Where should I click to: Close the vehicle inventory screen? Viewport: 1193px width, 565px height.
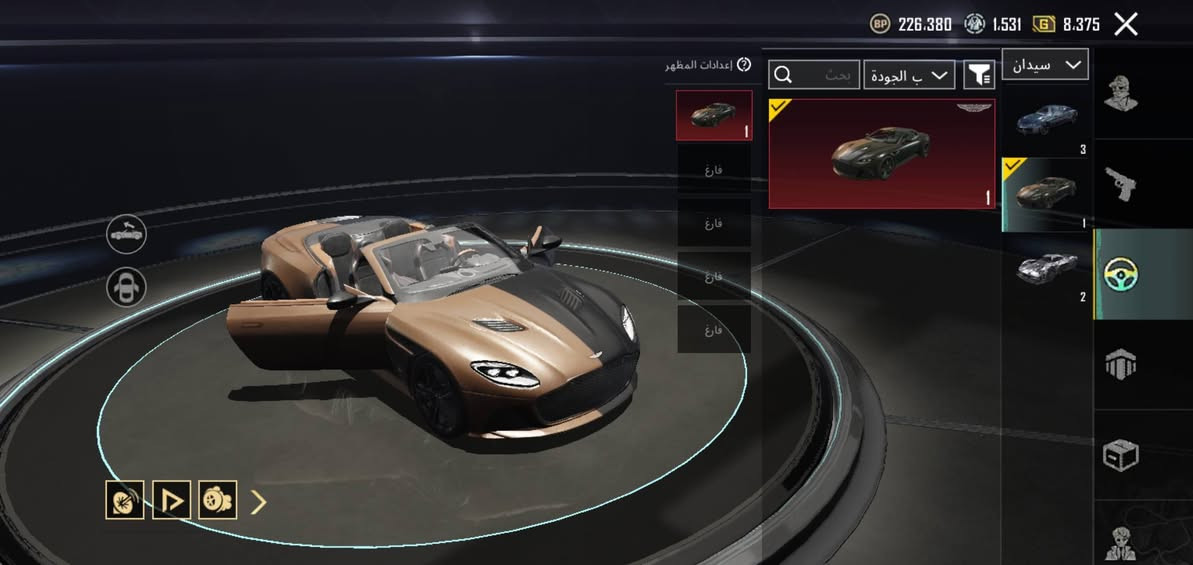pos(1126,25)
